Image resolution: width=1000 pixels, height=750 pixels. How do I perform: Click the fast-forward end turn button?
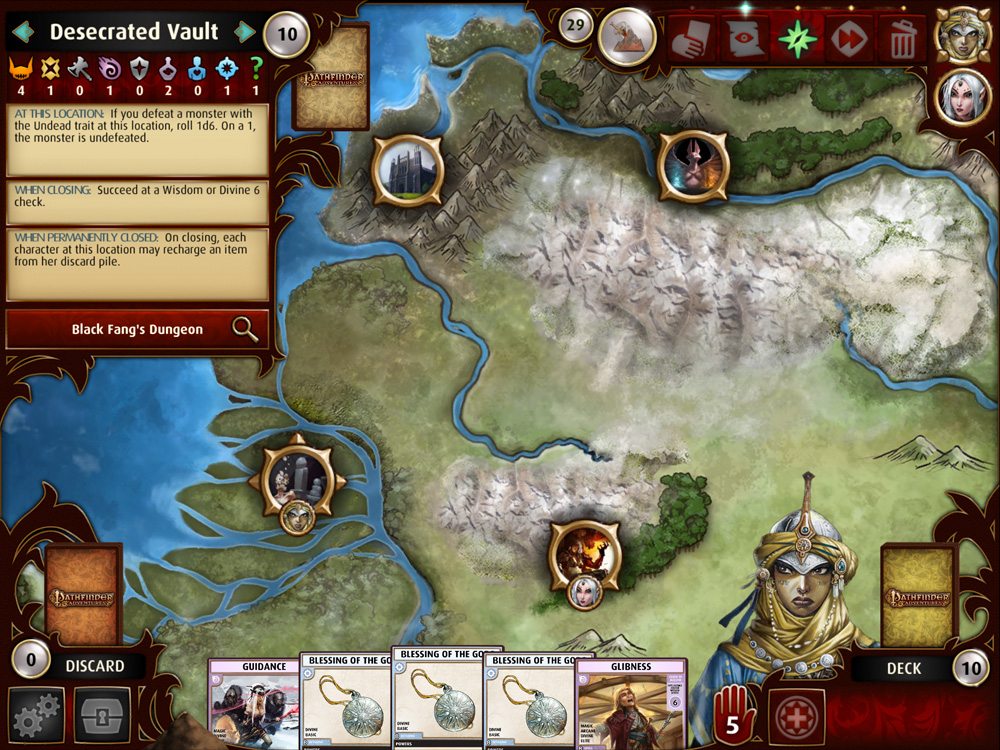(x=850, y=38)
